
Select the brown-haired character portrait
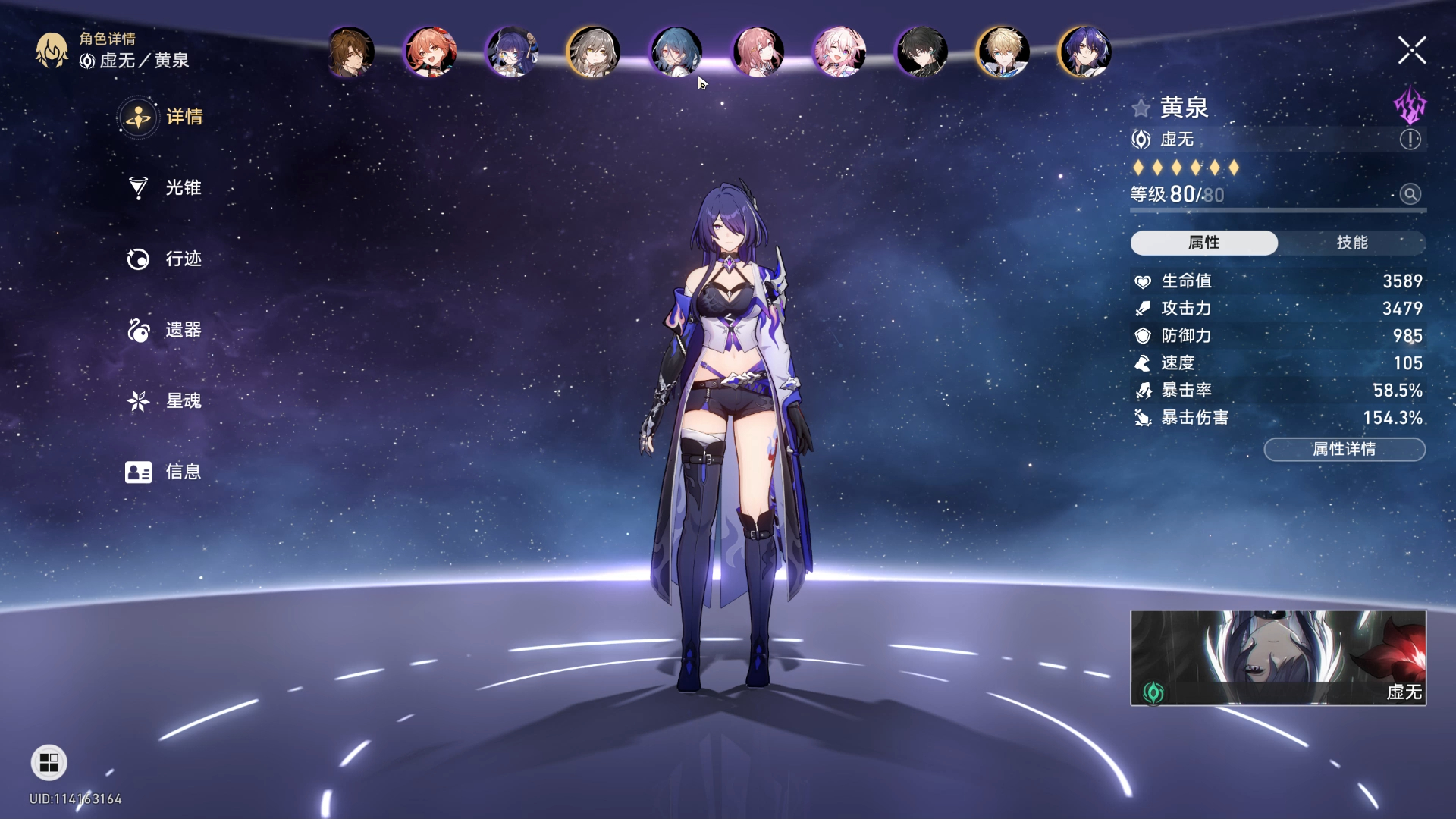(350, 52)
